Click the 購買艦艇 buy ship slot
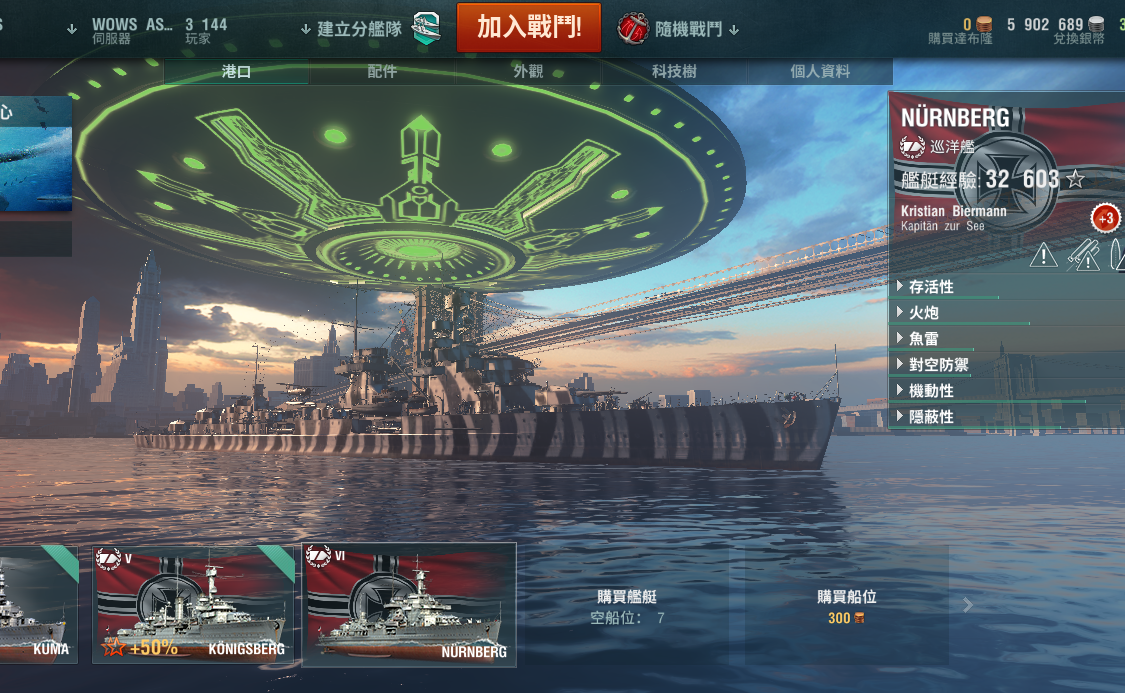 coord(627,605)
